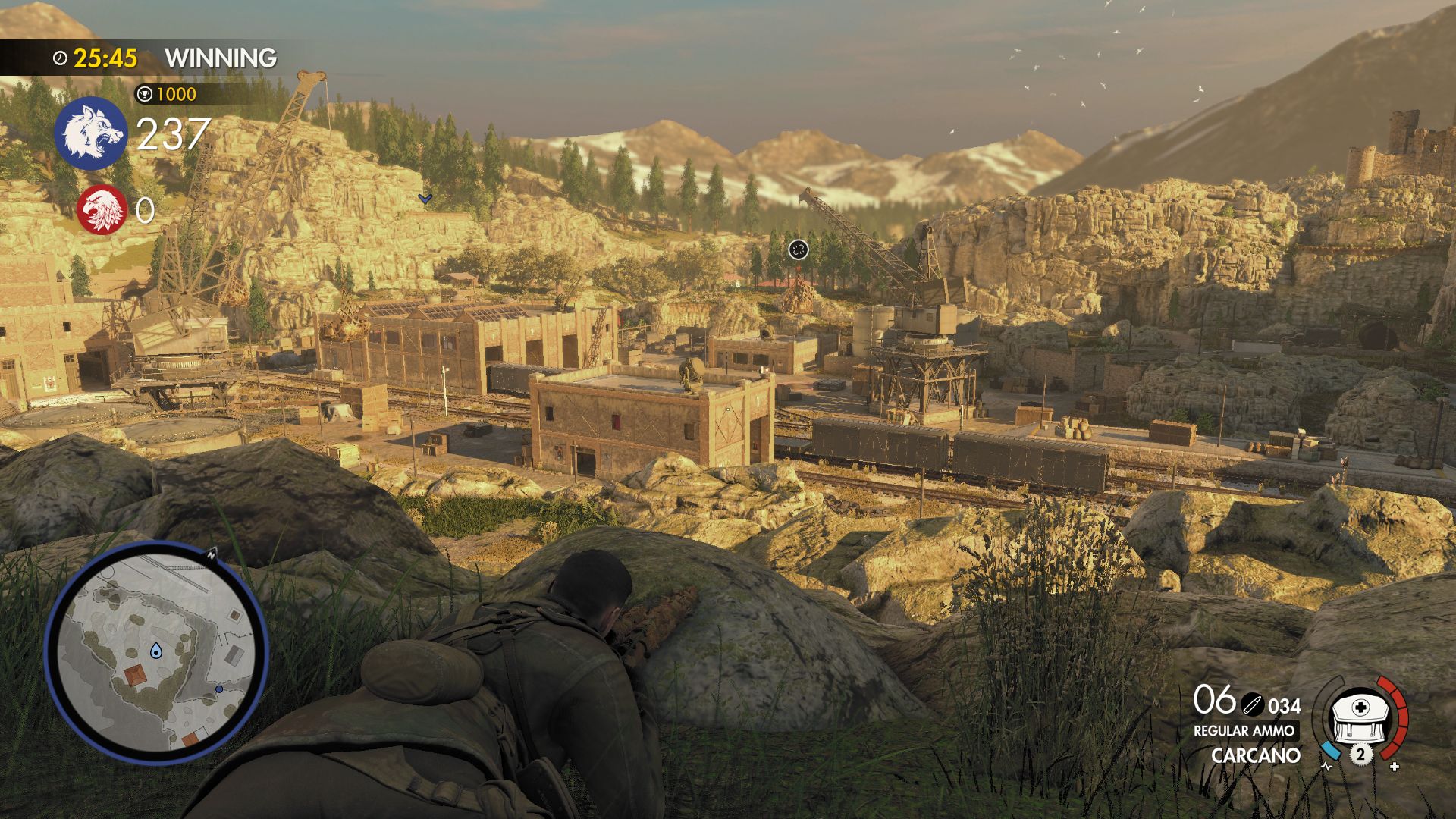The image size is (1456, 819).
Task: Click the blue wolf team emblem
Action: click(x=91, y=133)
